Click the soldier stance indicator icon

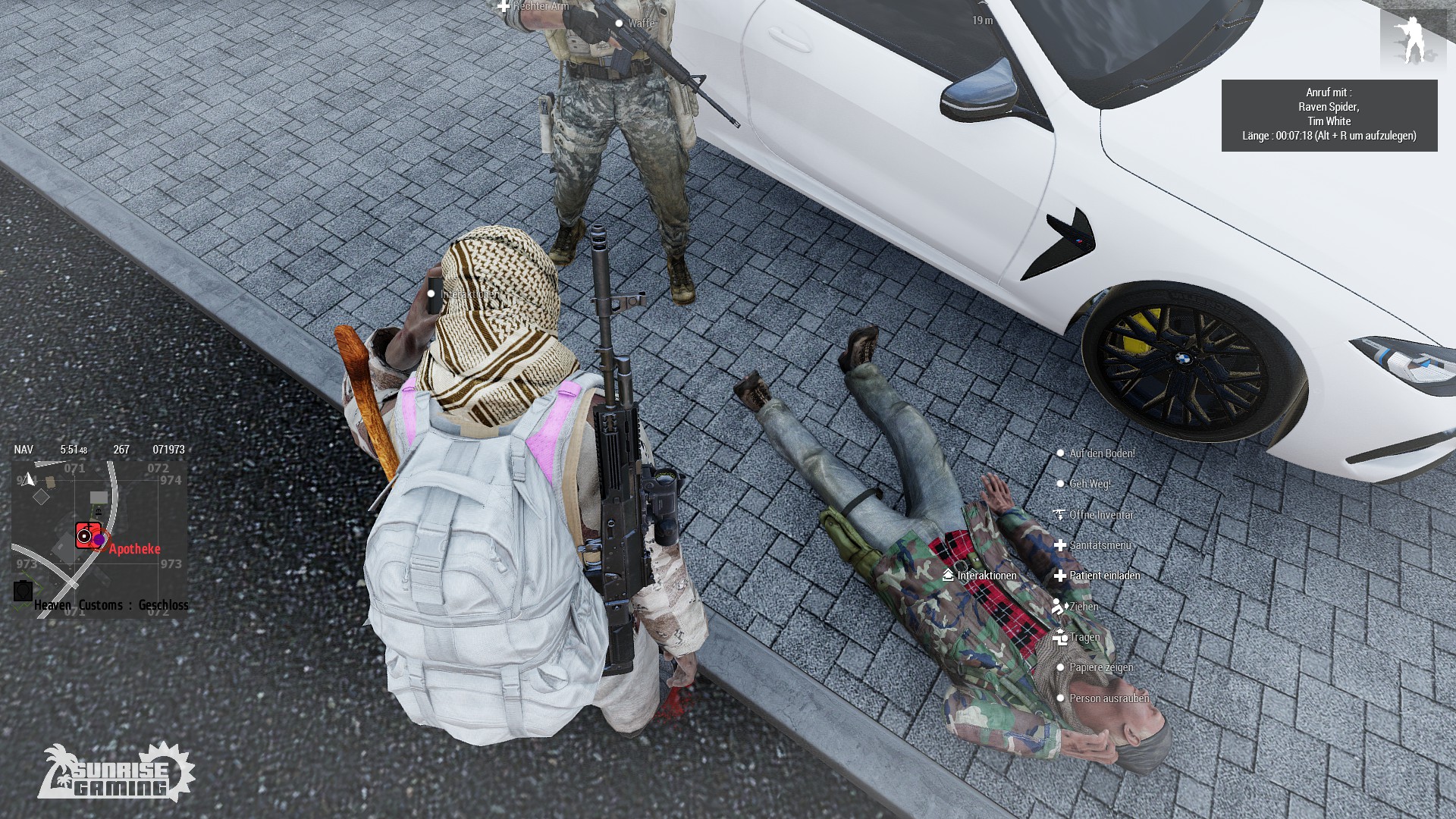(x=1413, y=39)
